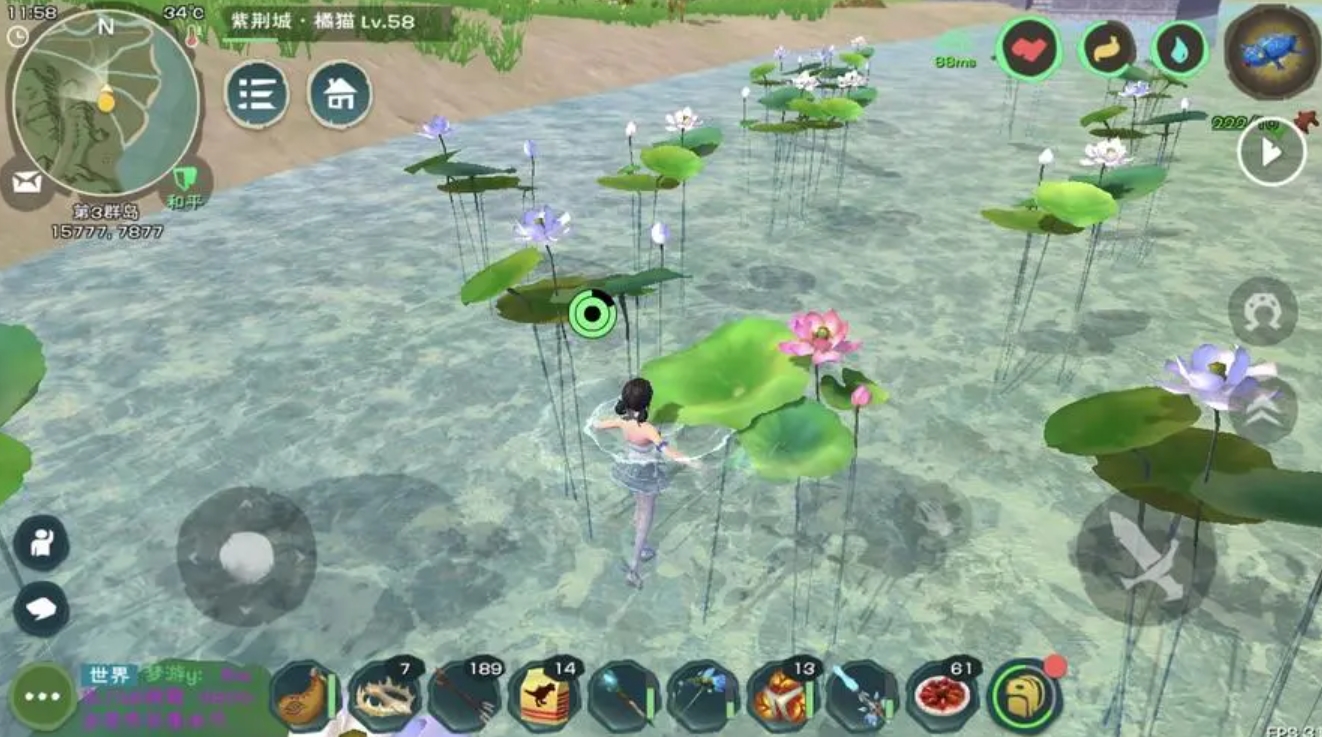The image size is (1322, 737).
Task: Open the green three-dots menu button
Action: point(43,696)
